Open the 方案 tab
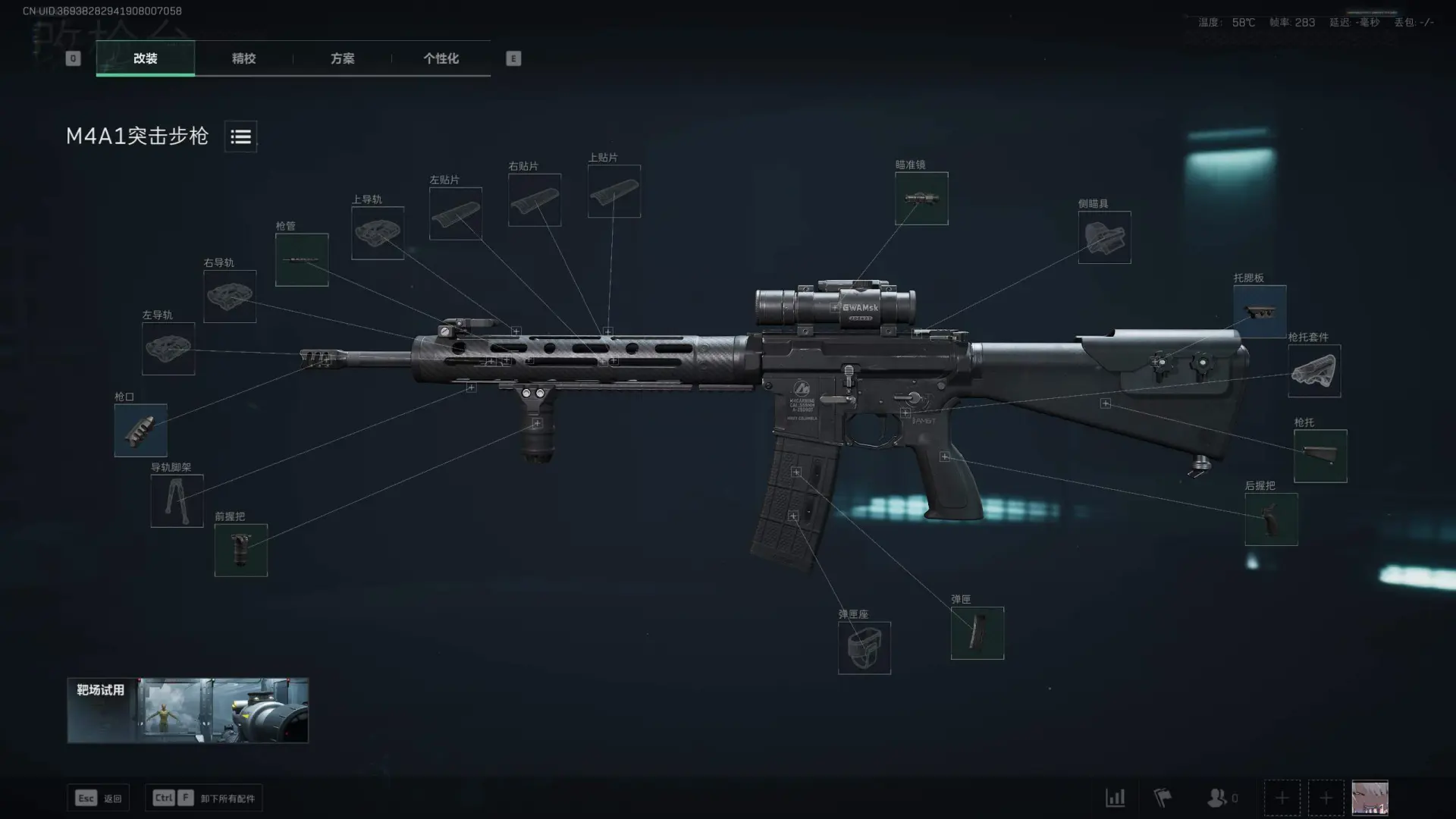Screen dimensions: 1456x819 342,58
